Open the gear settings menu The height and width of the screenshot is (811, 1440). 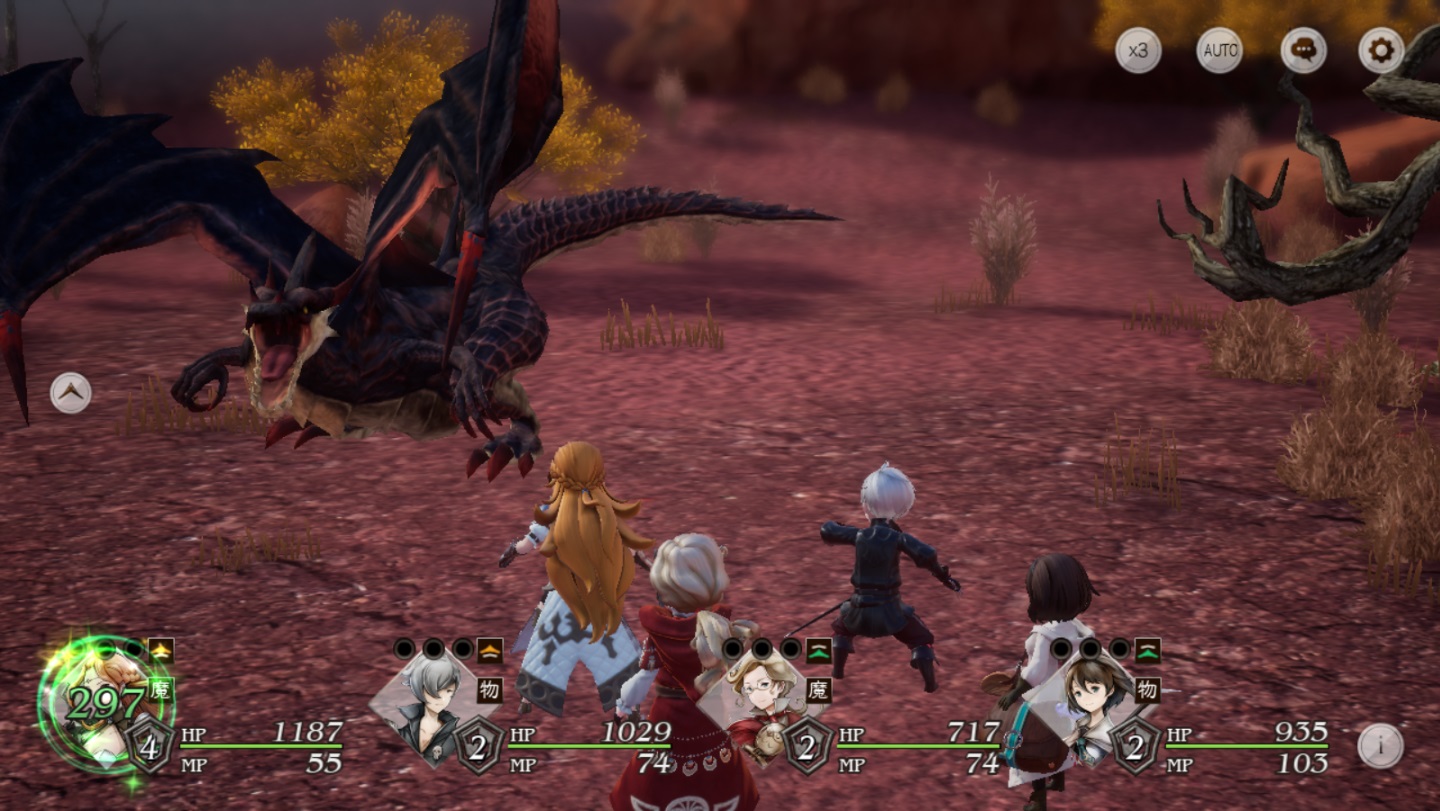coord(1381,50)
